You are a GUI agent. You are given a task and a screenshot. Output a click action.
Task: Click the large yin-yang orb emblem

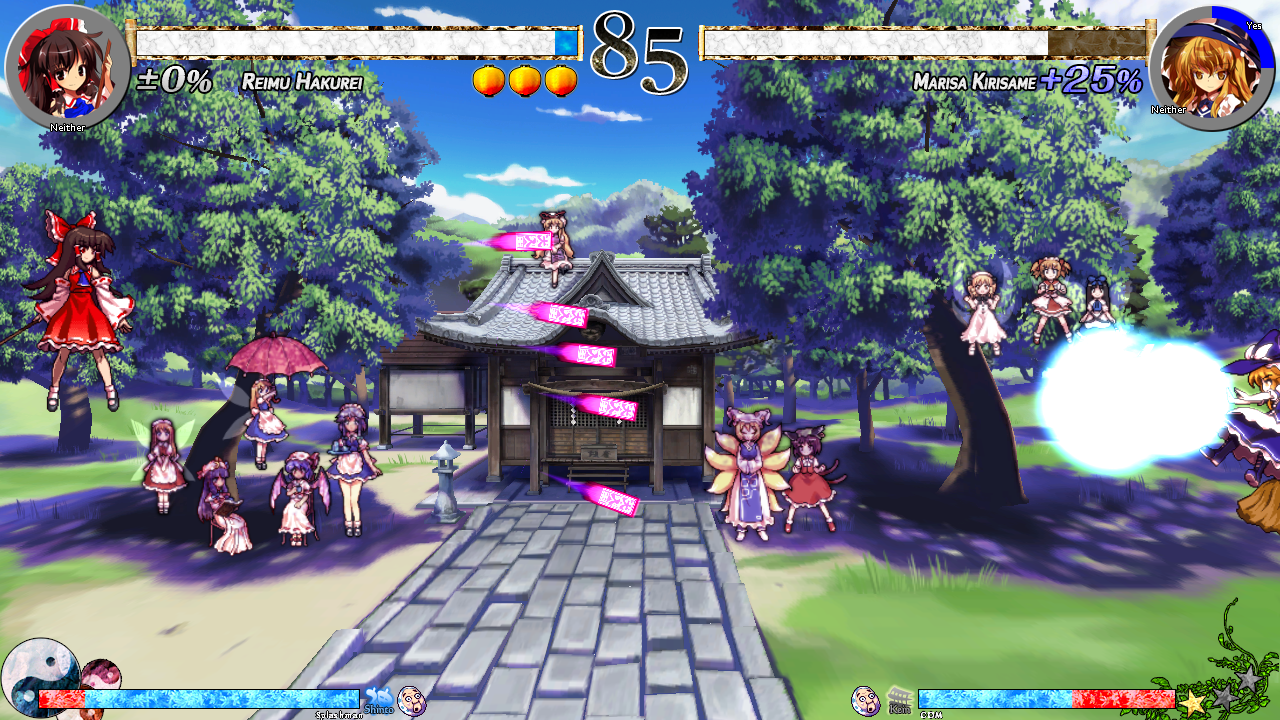[x=38, y=678]
